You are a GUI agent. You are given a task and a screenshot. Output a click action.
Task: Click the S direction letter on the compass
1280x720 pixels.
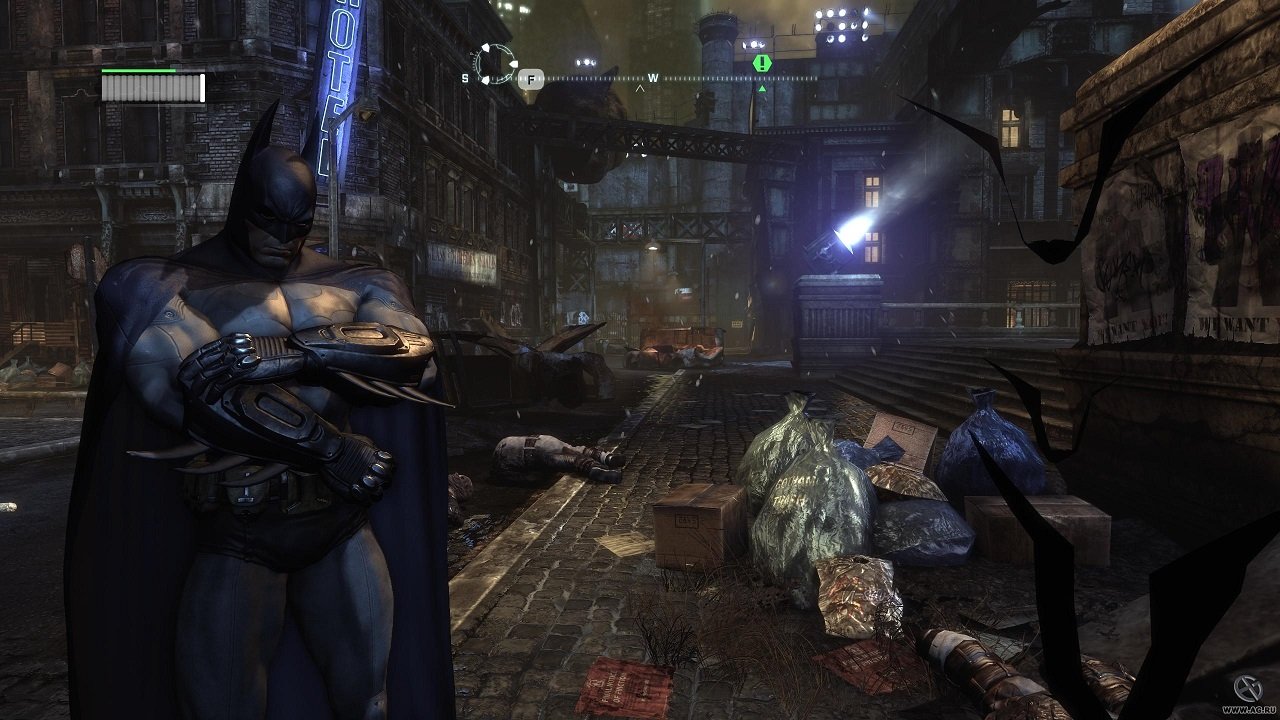tap(463, 78)
